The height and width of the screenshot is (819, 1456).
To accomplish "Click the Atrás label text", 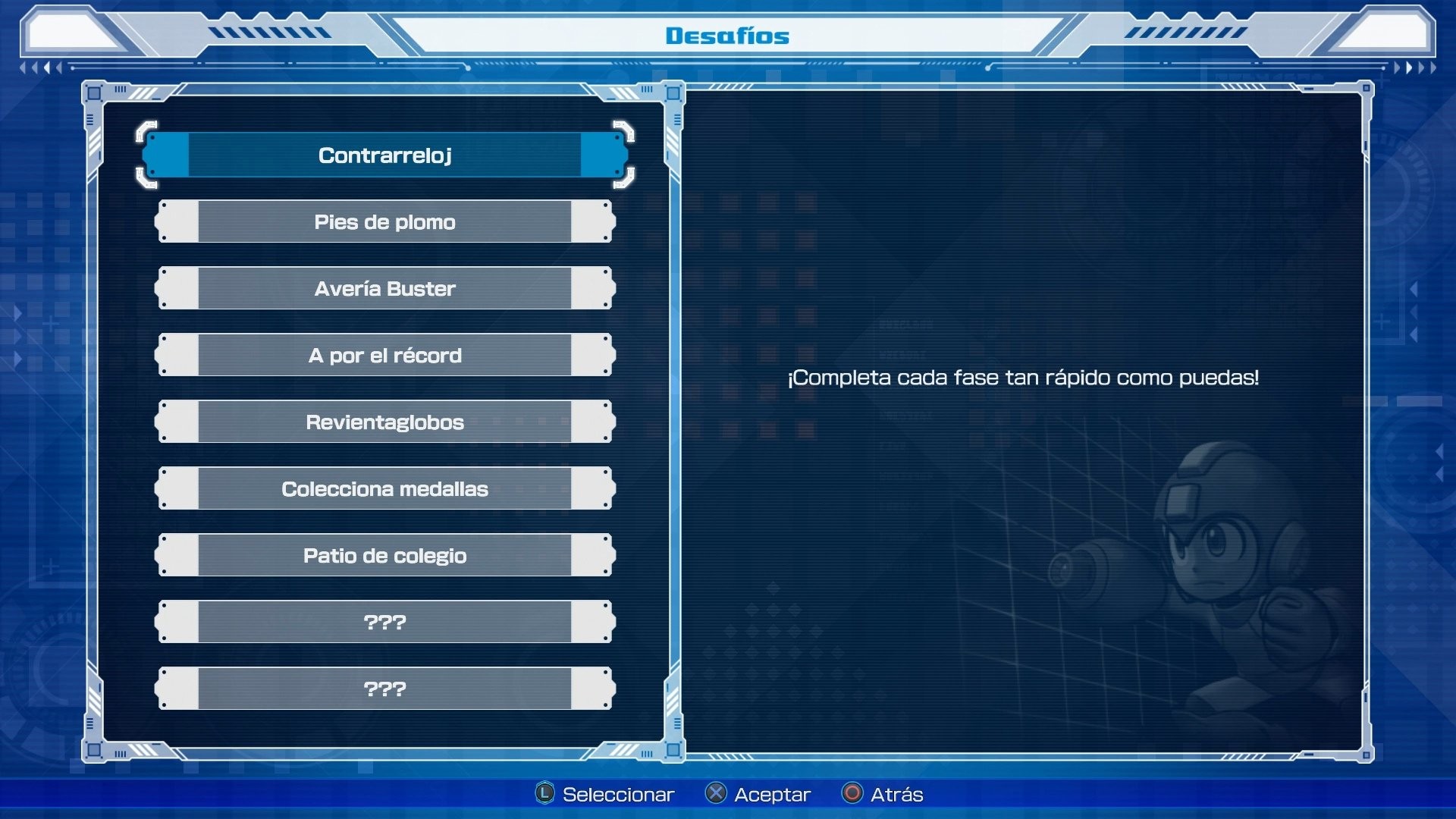I will coord(895,794).
